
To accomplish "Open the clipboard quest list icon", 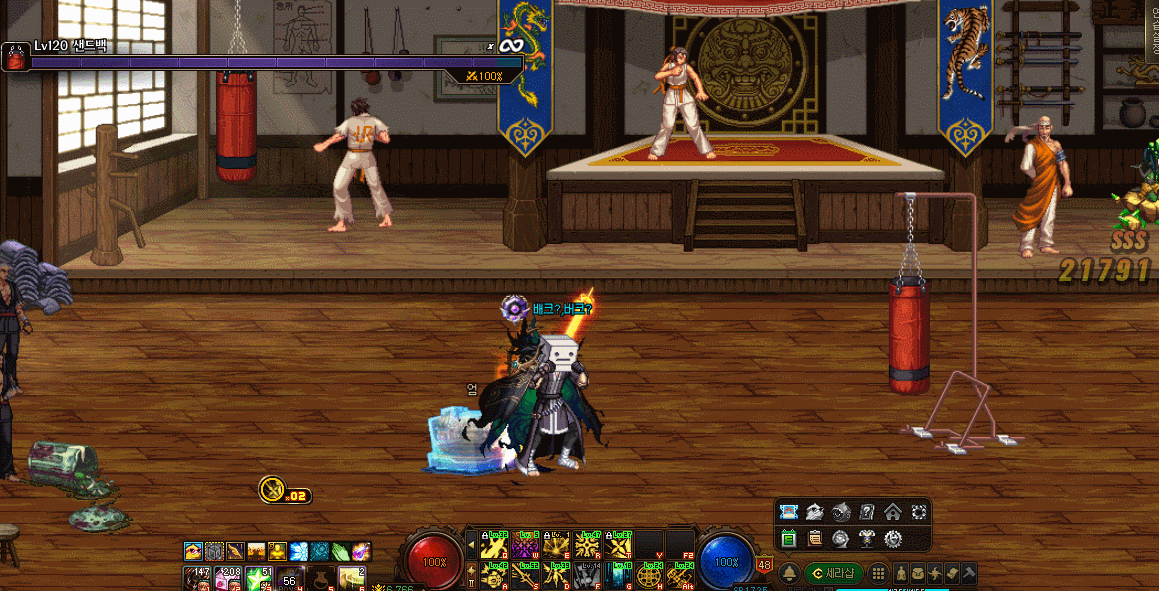I will (x=815, y=539).
